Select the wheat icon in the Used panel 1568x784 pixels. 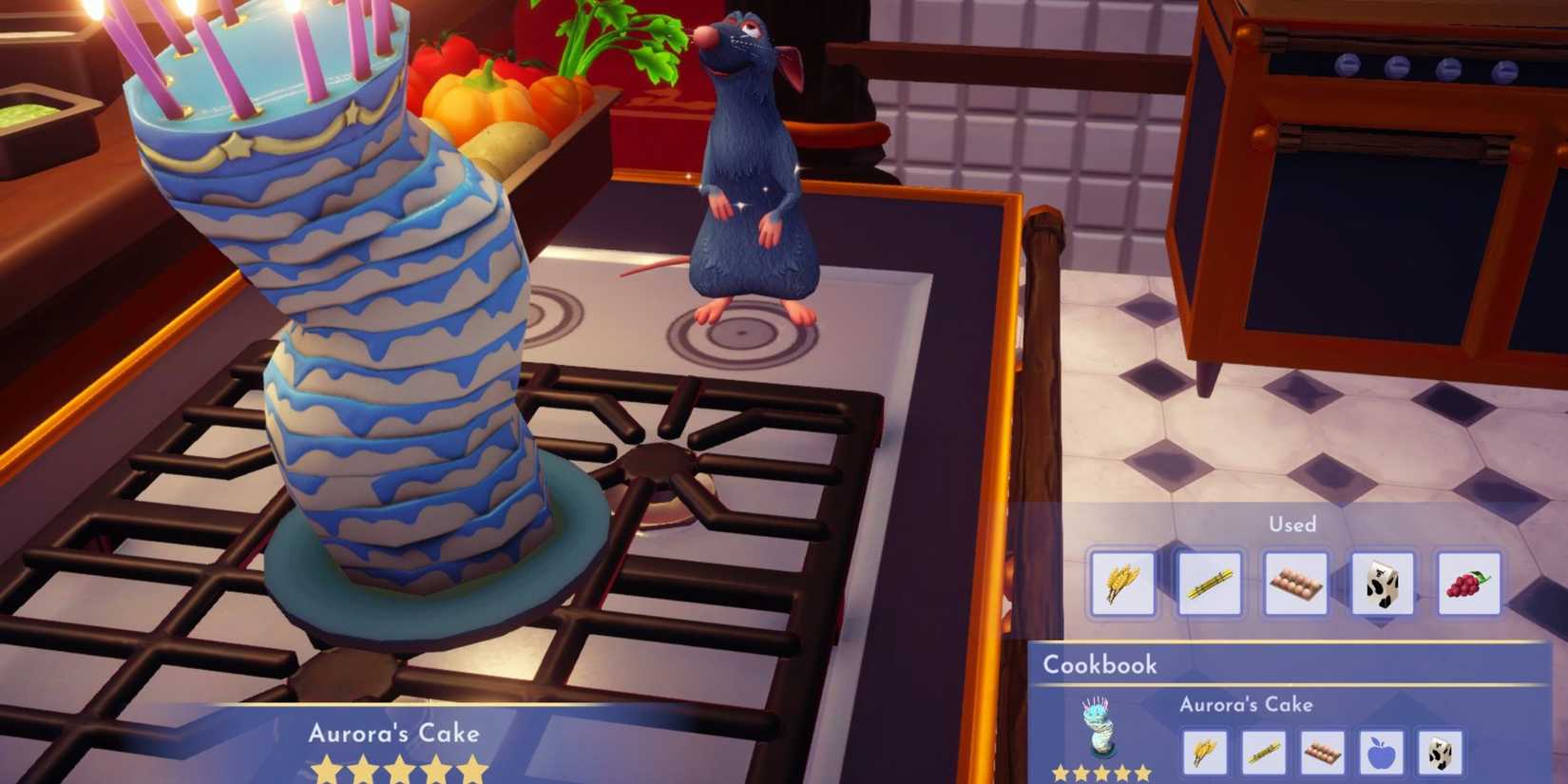[1122, 583]
